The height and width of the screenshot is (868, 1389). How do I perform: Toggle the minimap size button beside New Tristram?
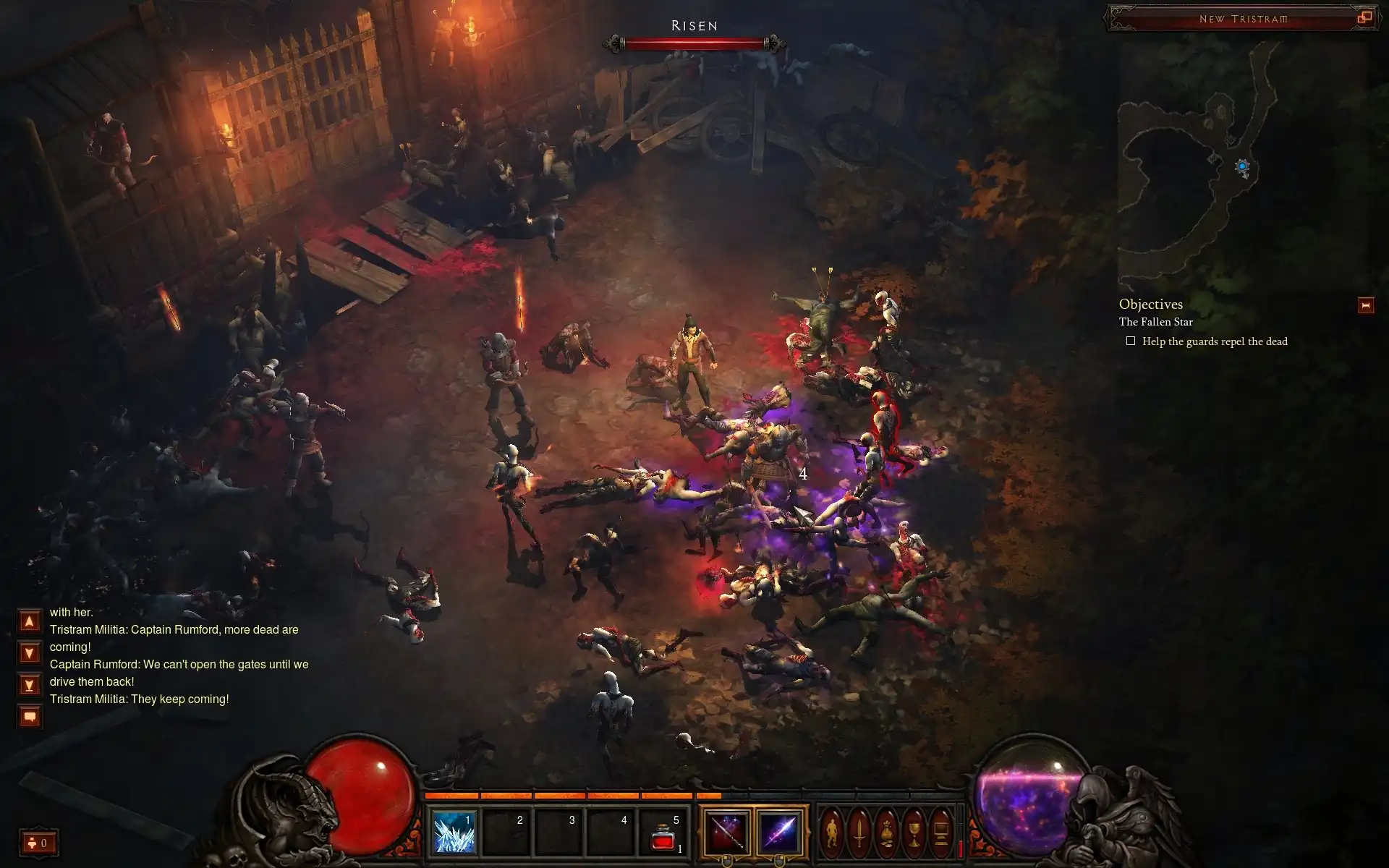tap(1364, 18)
